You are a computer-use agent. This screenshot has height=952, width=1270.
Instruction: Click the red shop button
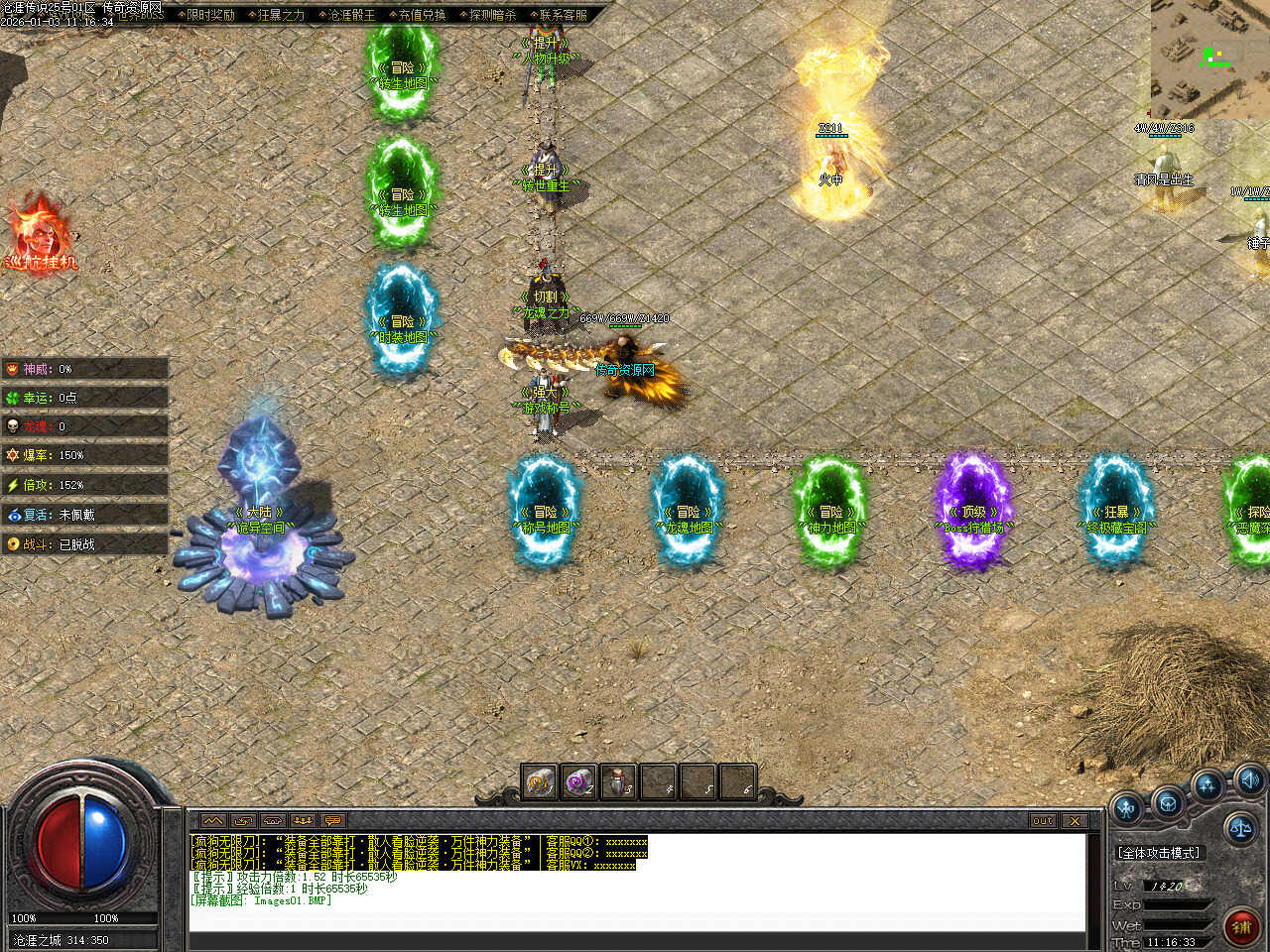(1240, 926)
